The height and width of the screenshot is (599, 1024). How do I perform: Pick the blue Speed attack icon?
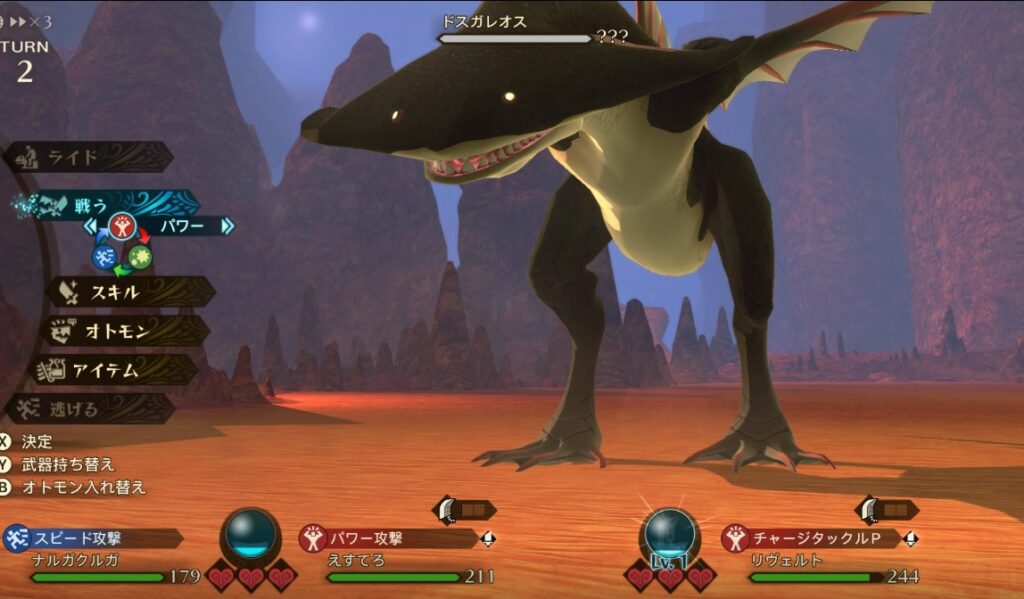pos(105,257)
